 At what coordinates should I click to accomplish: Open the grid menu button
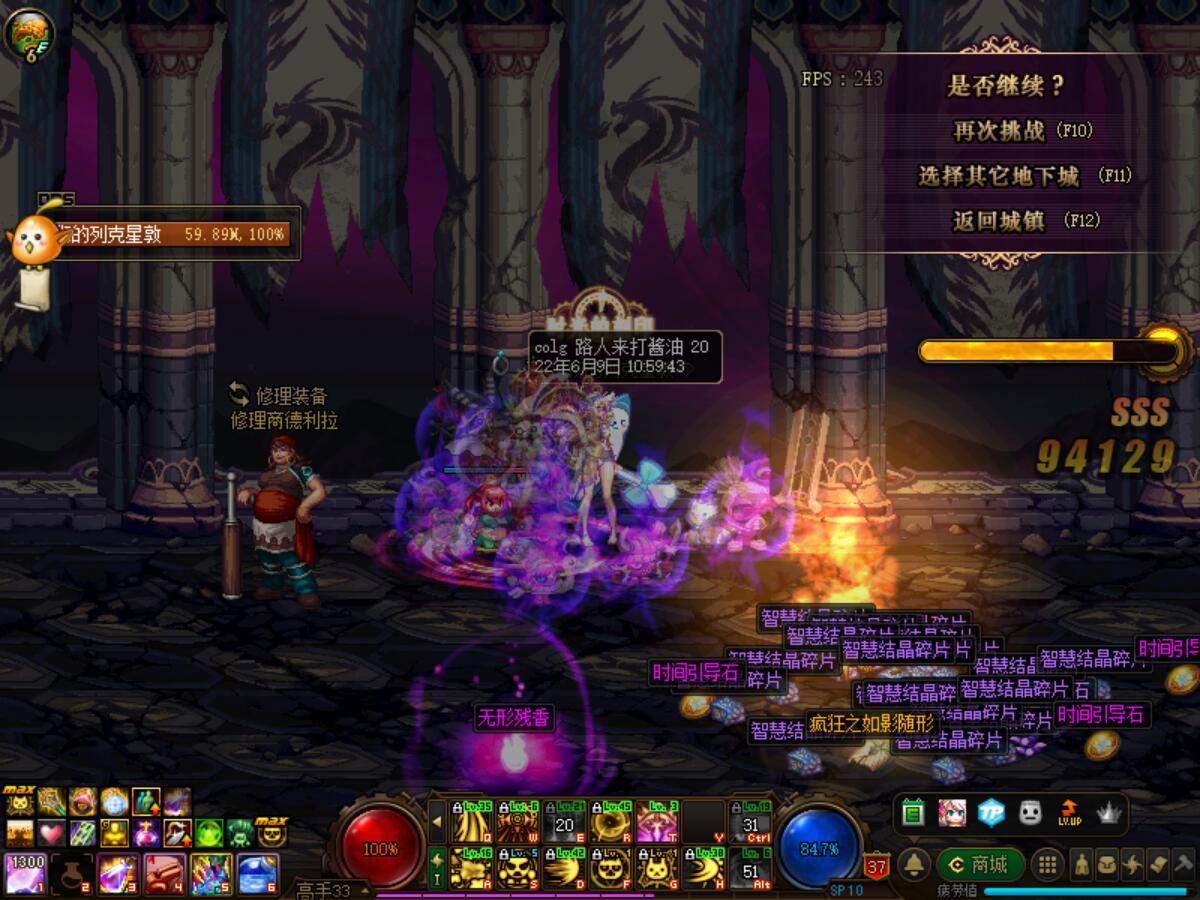point(1047,865)
